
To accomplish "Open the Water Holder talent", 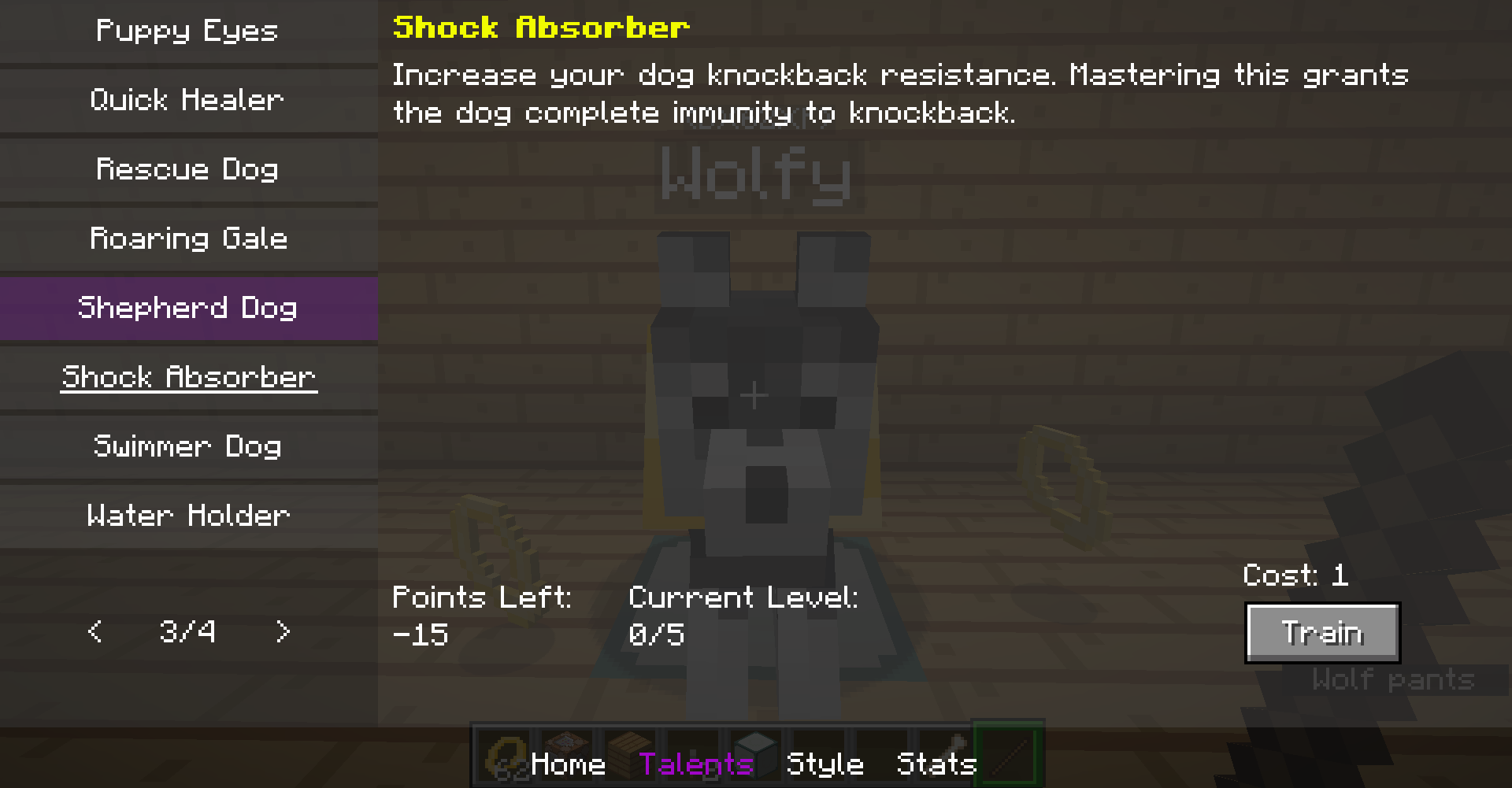I will (x=187, y=516).
